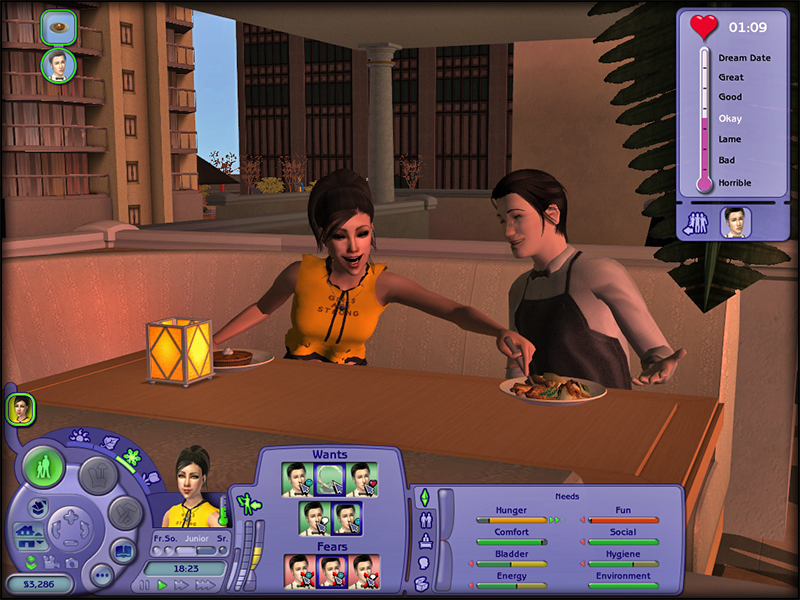Open the Needs panel tab with plumbob
The width and height of the screenshot is (800, 600).
(423, 497)
